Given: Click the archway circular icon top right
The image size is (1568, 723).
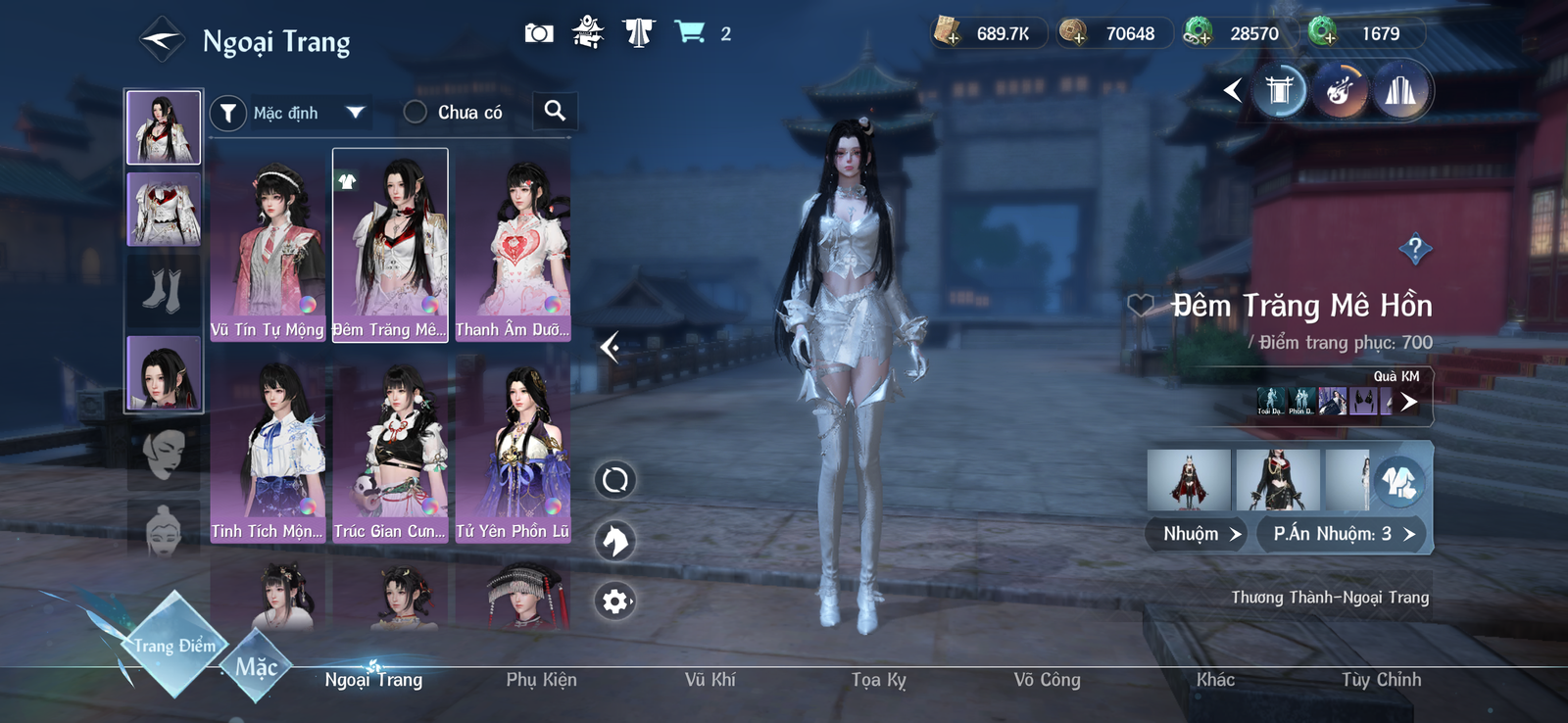Looking at the screenshot, I should click(1278, 91).
